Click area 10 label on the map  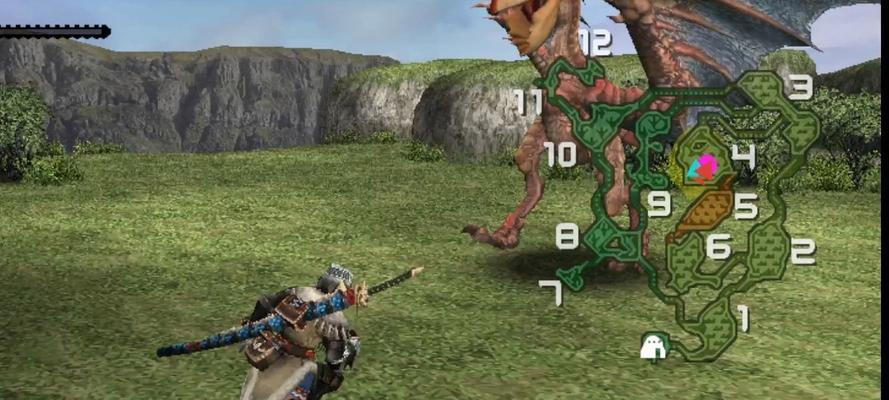(x=560, y=154)
